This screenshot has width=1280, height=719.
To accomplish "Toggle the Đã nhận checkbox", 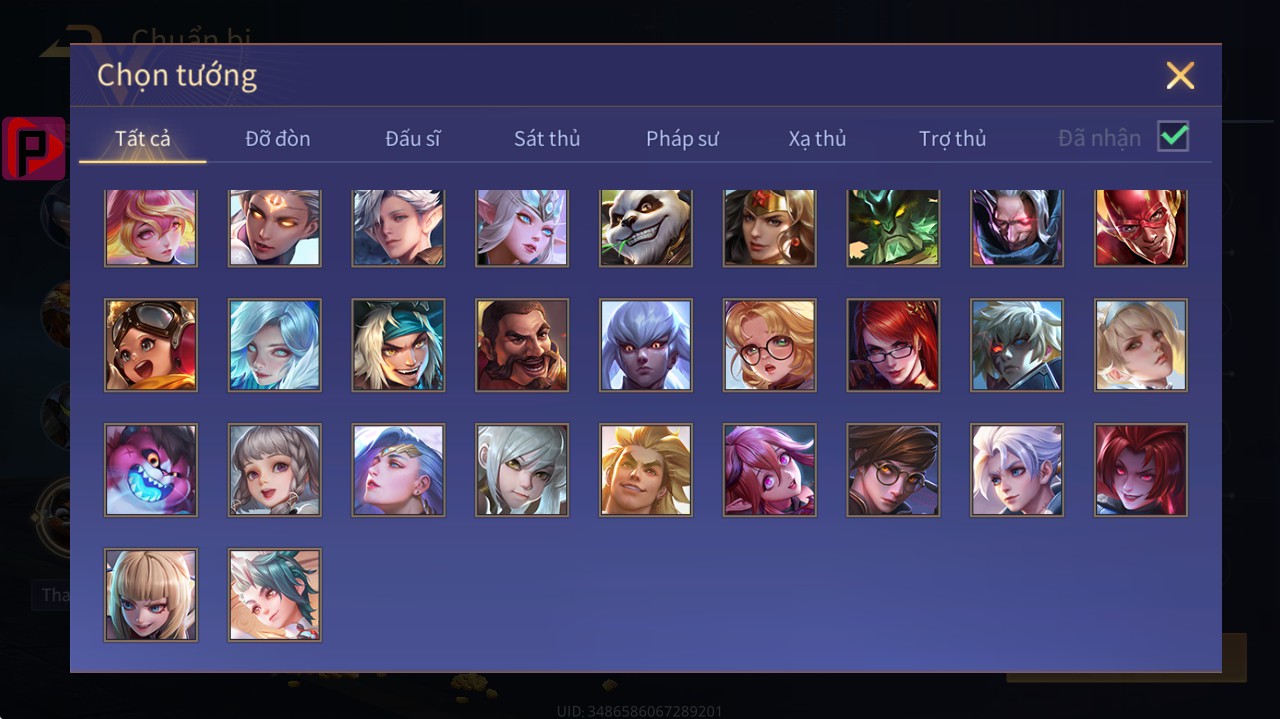I will point(1173,137).
